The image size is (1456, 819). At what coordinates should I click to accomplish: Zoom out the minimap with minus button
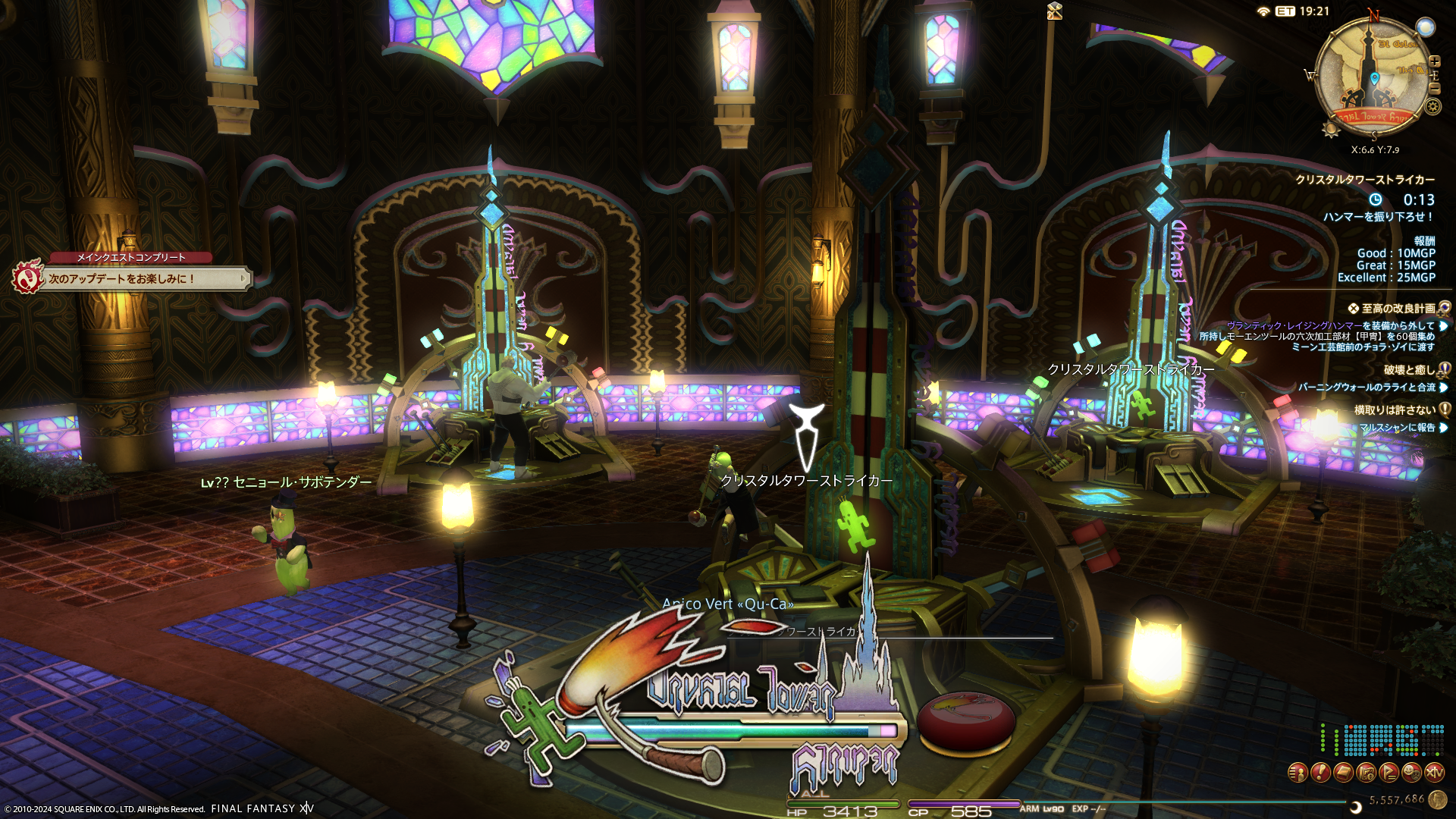[1434, 89]
